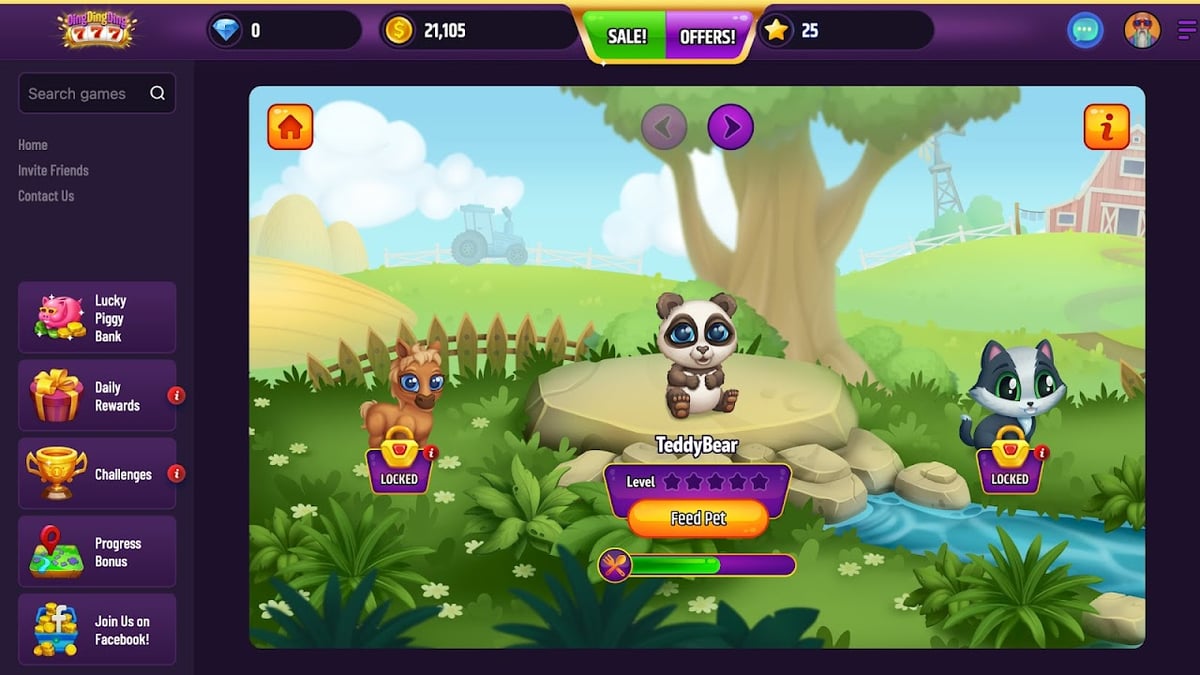Open the Contact Us link
This screenshot has height=675, width=1200.
[46, 196]
